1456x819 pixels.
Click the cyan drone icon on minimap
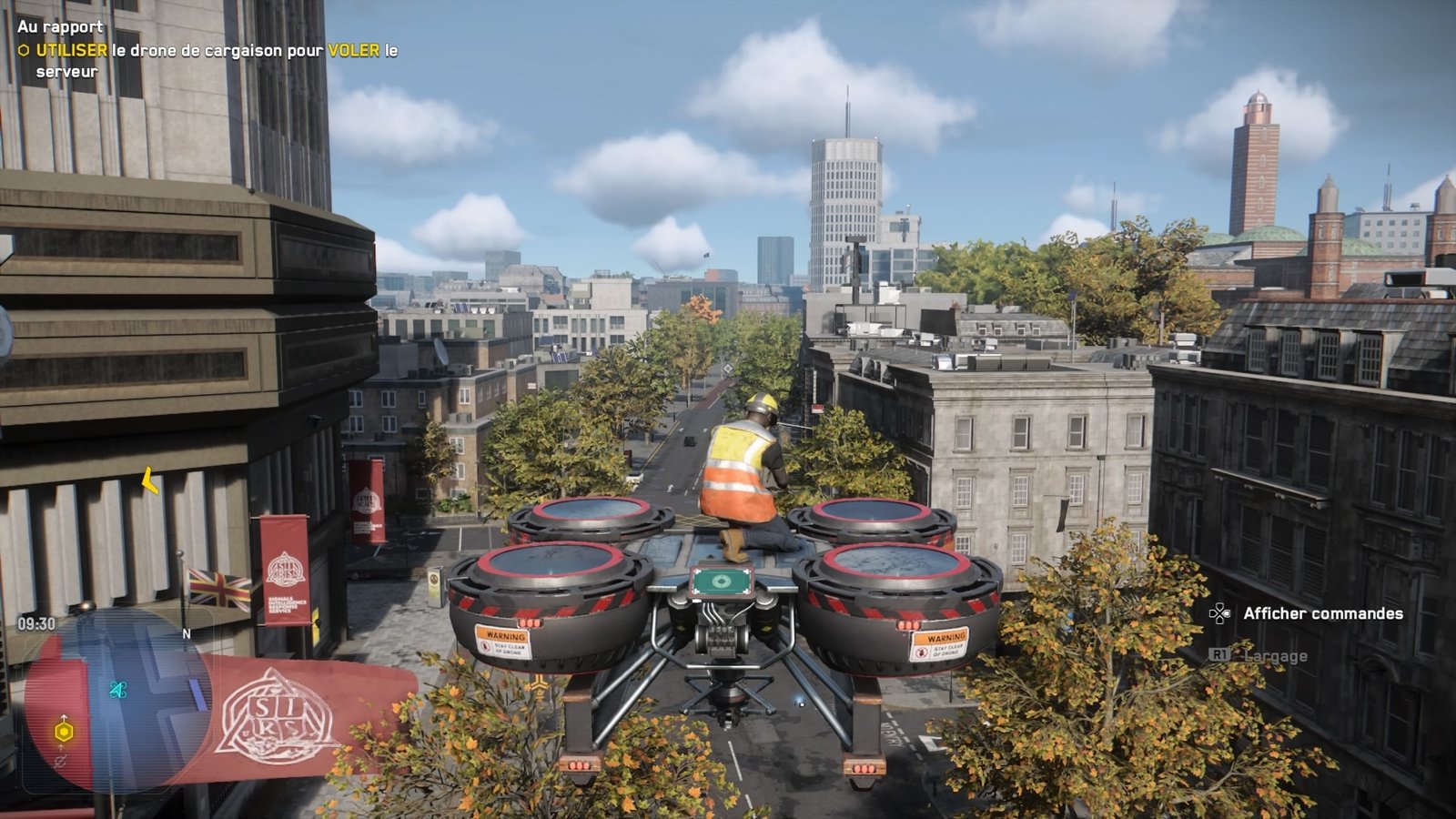[117, 690]
